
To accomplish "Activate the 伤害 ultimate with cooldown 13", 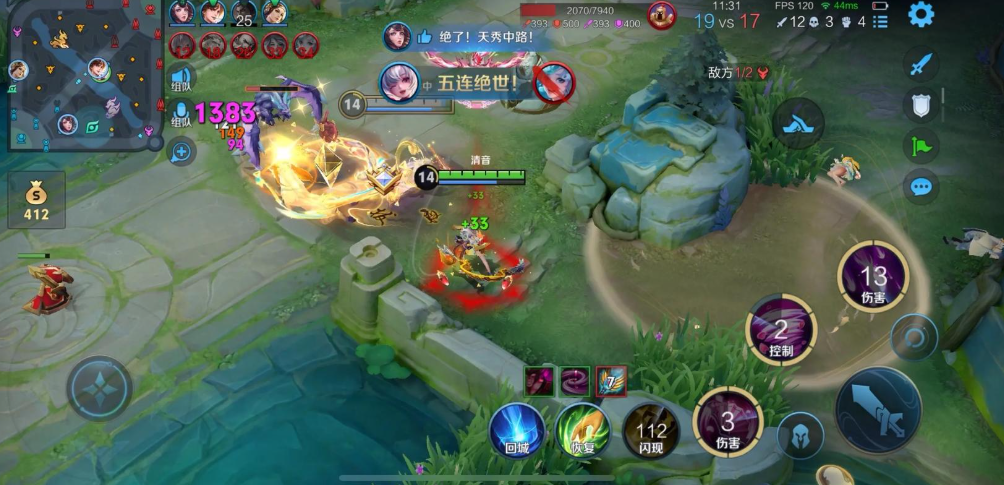I will 872,275.
